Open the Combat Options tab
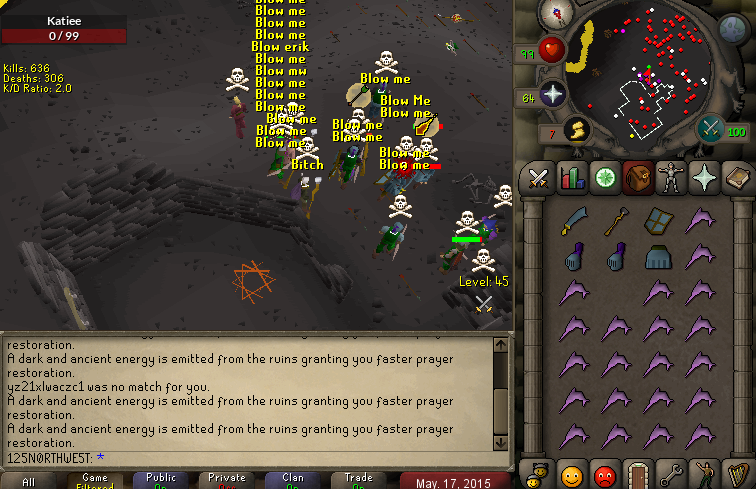This screenshot has height=489, width=756. 539,178
